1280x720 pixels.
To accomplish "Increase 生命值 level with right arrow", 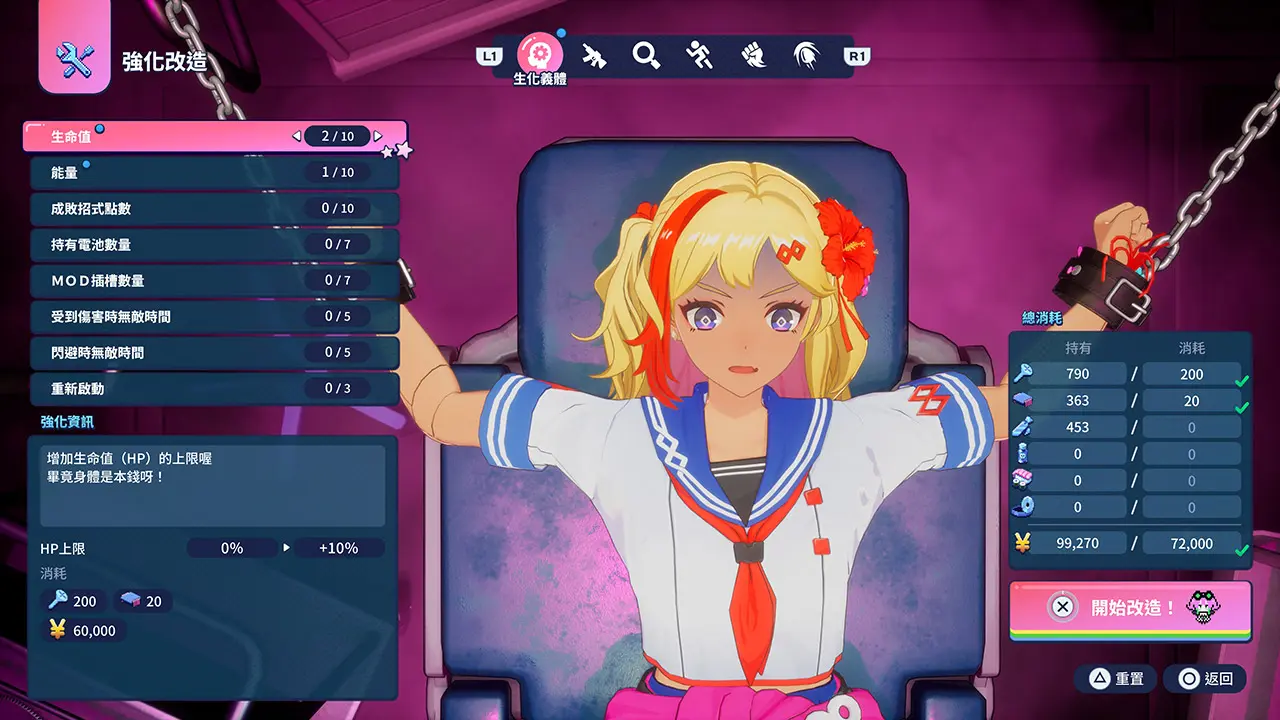I will [x=379, y=136].
